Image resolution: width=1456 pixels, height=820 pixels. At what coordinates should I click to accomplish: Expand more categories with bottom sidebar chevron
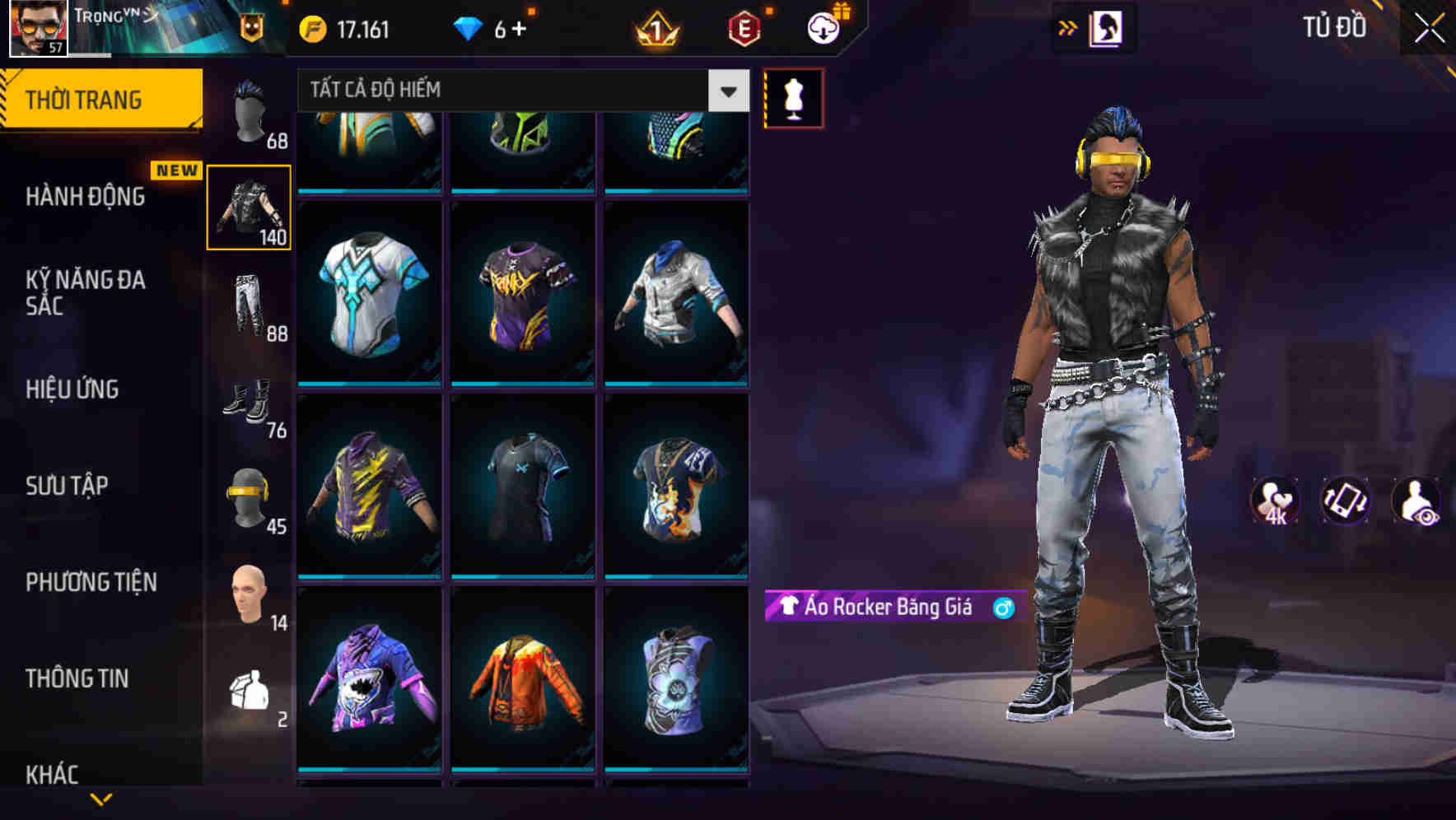click(99, 800)
